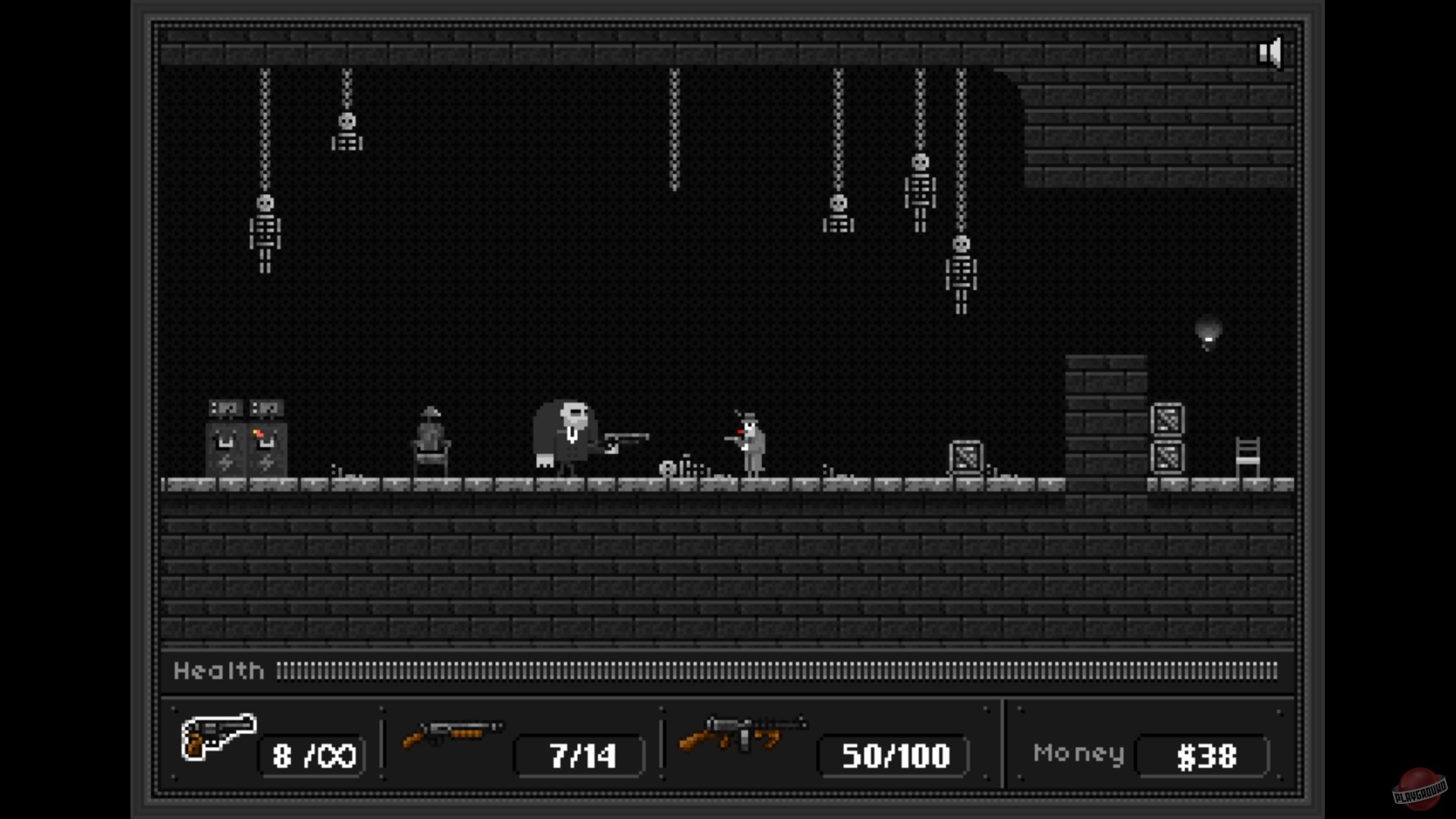Click the large suited boss holding a gun

click(x=569, y=432)
